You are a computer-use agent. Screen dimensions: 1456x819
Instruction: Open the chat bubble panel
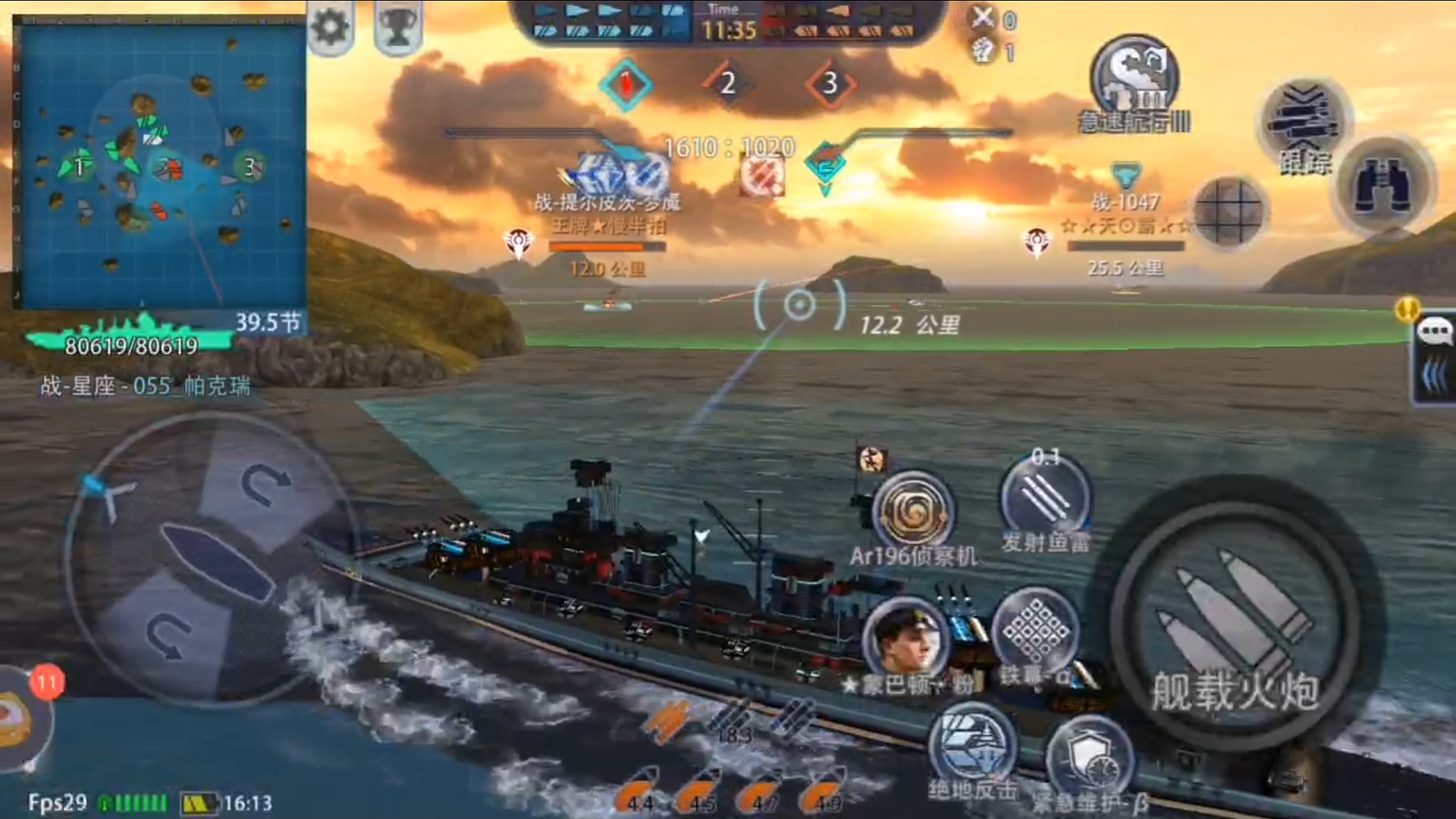(x=1434, y=332)
